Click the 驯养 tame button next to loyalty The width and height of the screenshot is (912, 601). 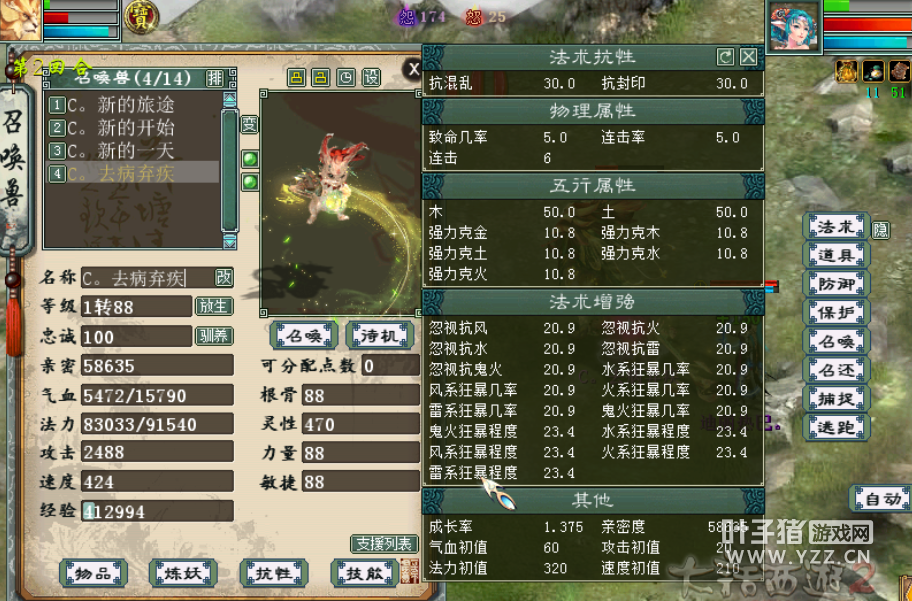coord(213,336)
